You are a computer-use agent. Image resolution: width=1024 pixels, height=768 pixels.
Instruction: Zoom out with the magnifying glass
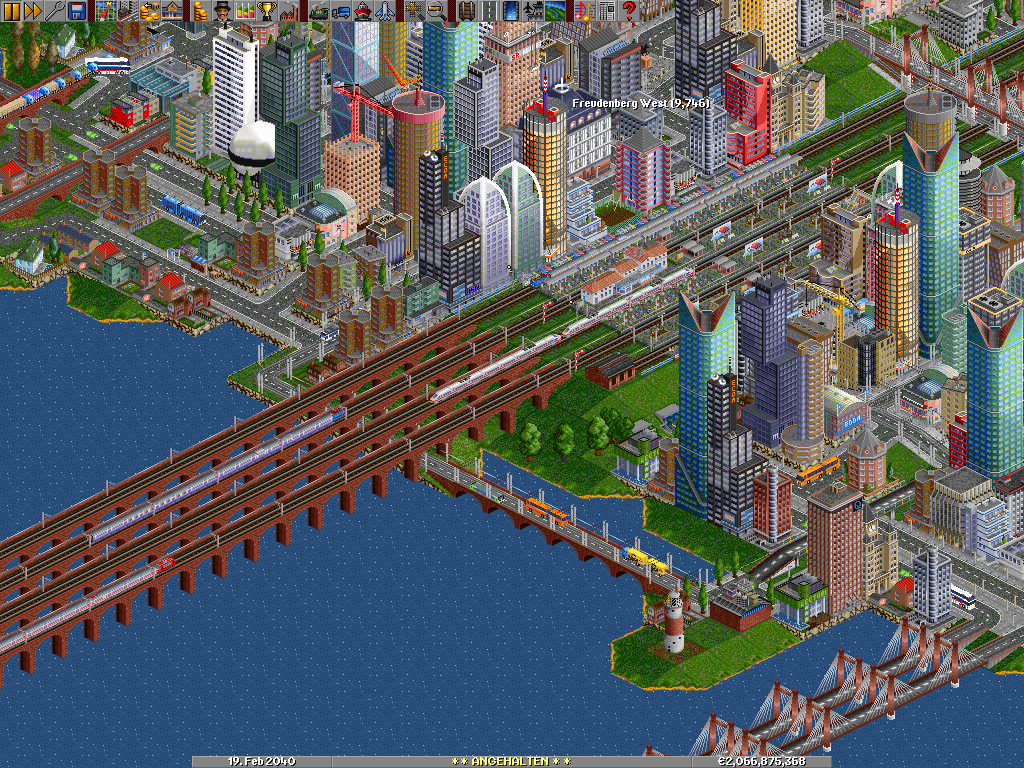pos(437,11)
